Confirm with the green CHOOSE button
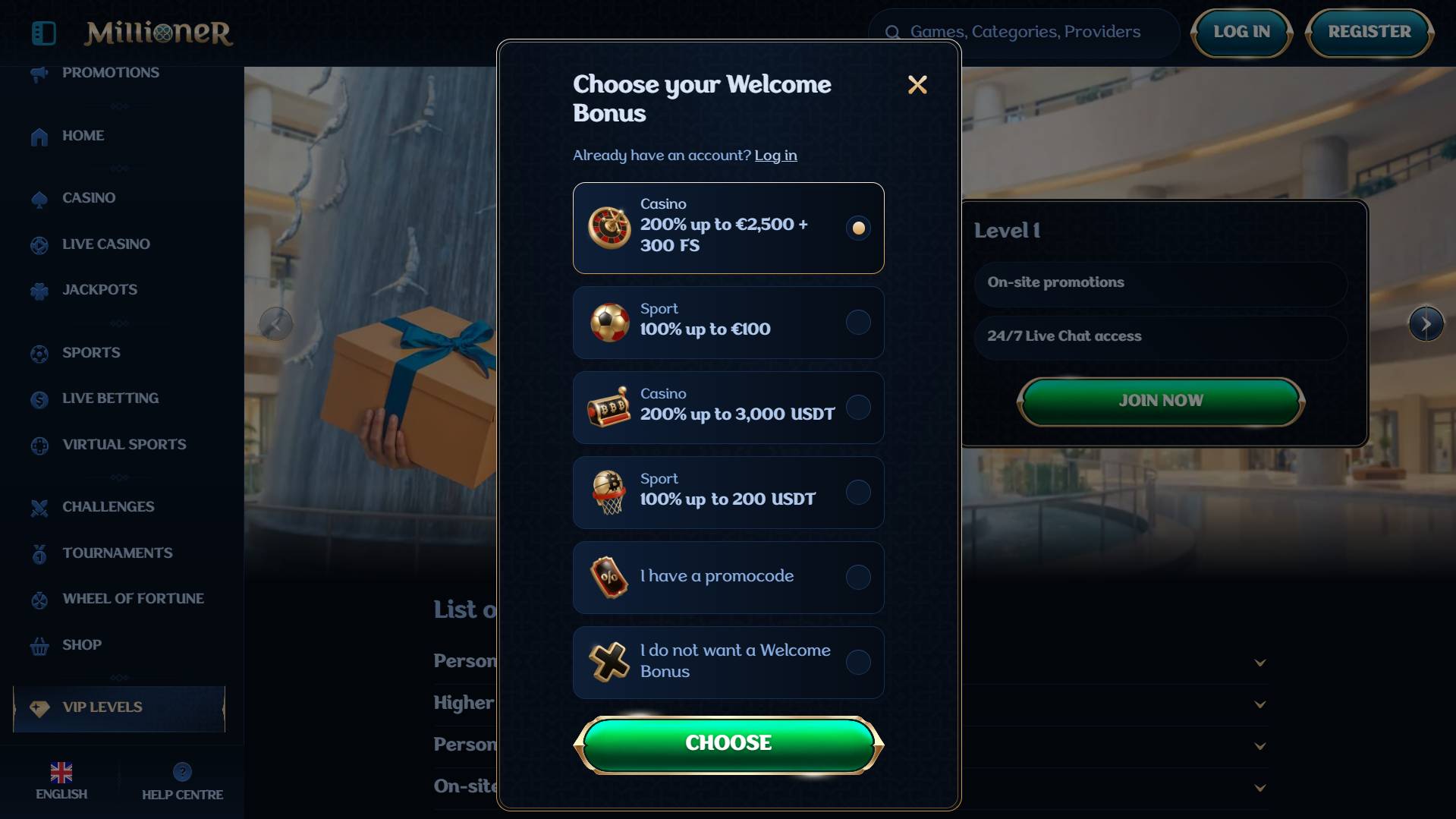 (728, 744)
